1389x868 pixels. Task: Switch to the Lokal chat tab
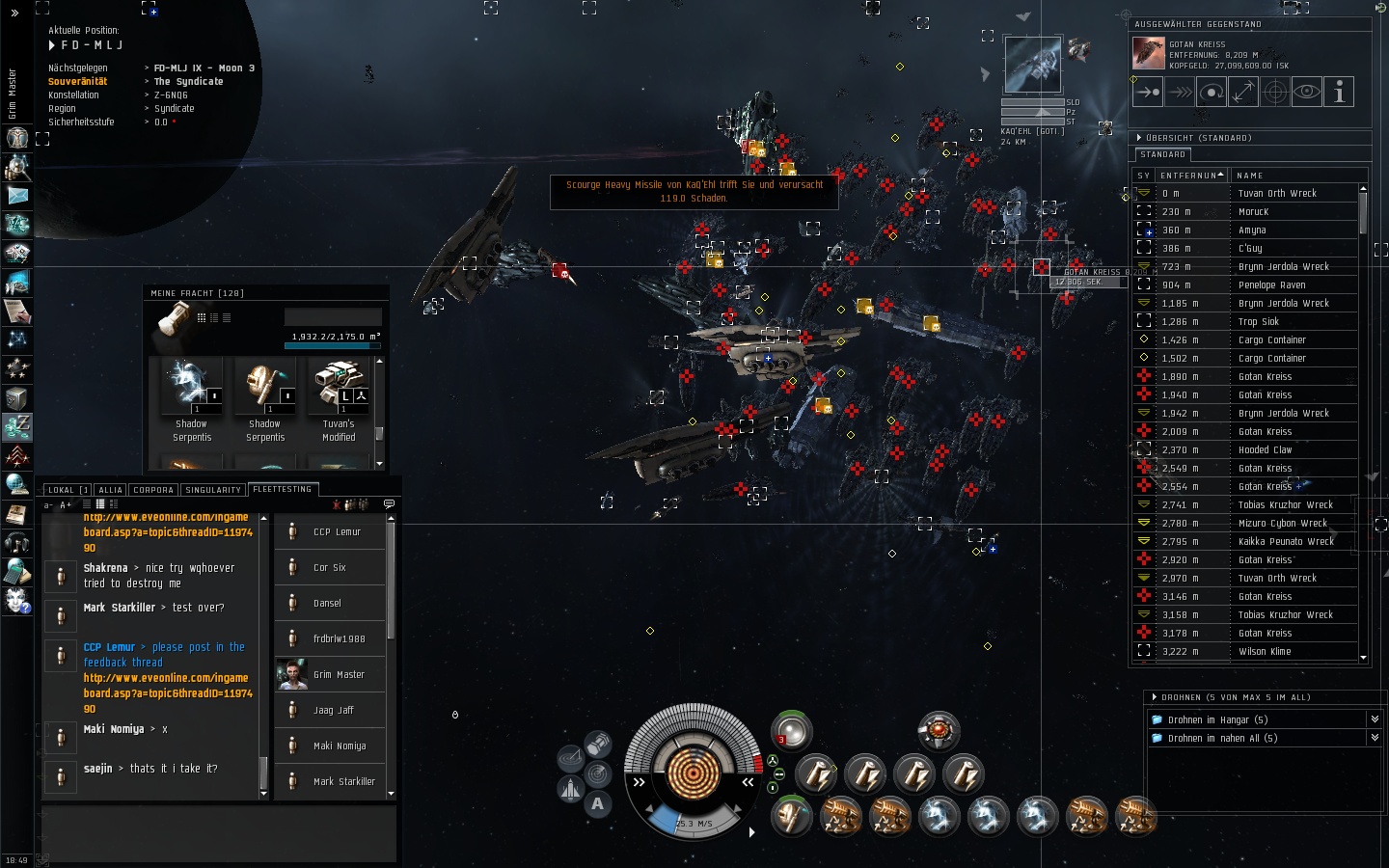coord(61,490)
